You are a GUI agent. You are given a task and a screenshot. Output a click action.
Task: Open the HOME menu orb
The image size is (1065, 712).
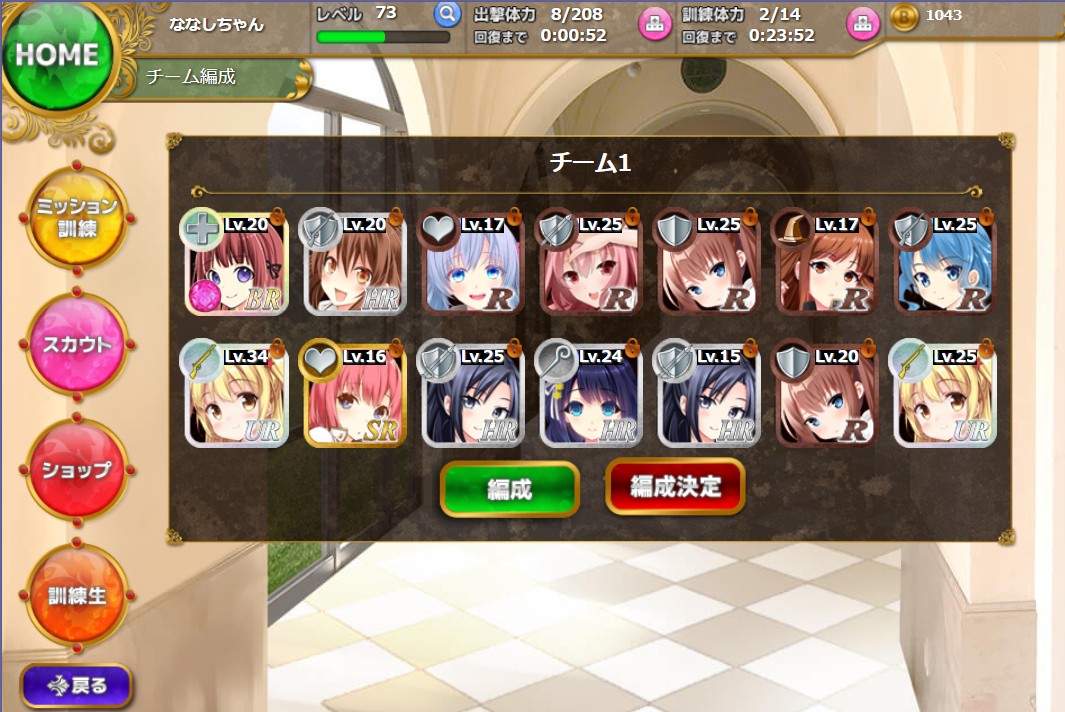click(x=56, y=57)
